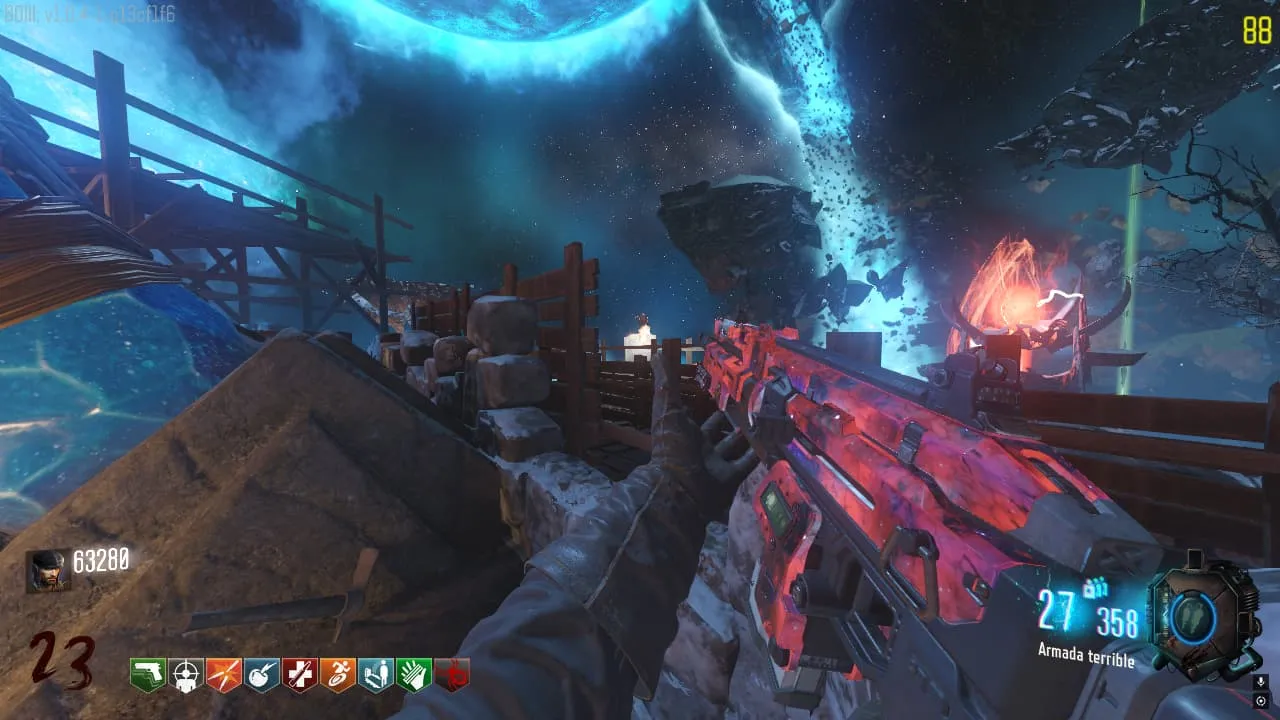Click the Juggernog red cross perk icon
This screenshot has width=1280, height=720.
click(x=300, y=675)
